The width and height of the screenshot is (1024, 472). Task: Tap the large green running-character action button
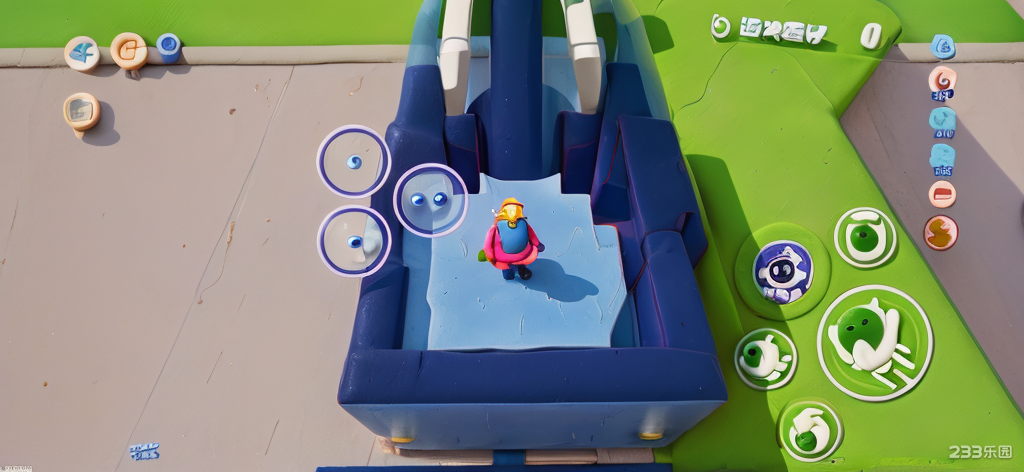click(874, 342)
